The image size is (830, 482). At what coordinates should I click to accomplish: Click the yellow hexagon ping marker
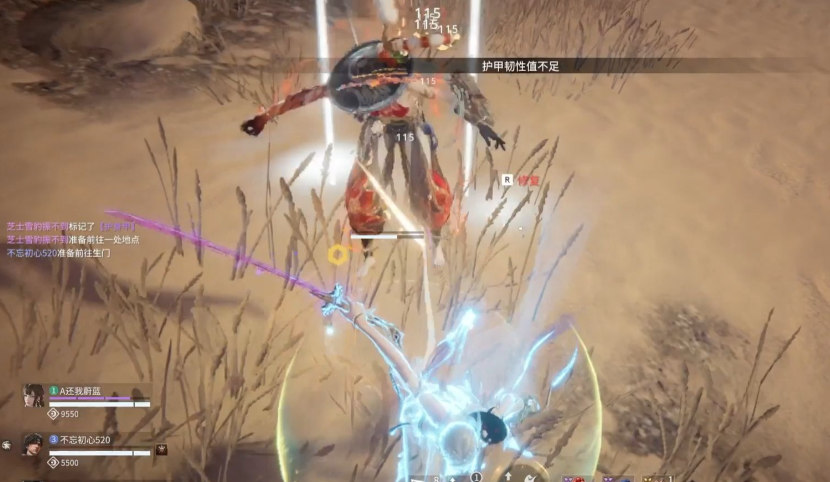pyautogui.click(x=338, y=254)
